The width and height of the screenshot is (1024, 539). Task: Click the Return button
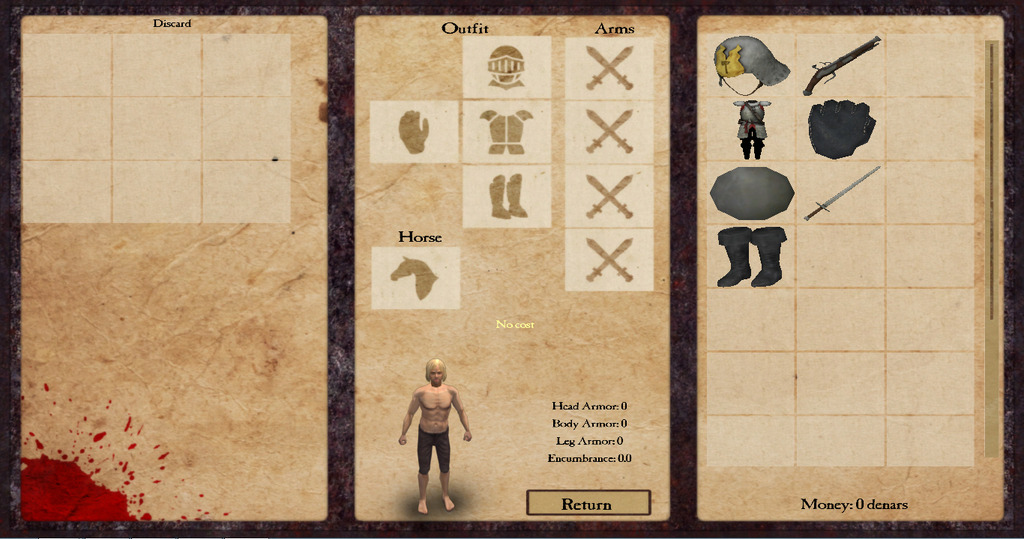tap(588, 503)
